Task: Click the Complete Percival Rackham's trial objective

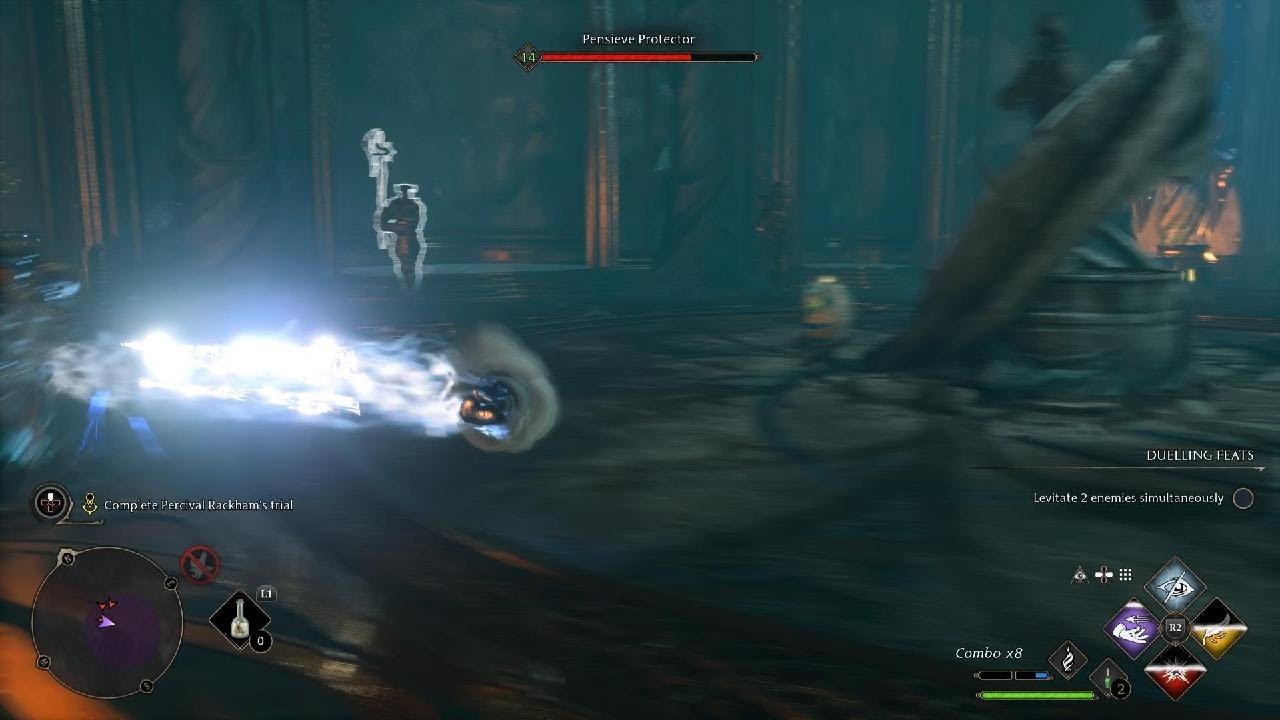Action: tap(198, 505)
